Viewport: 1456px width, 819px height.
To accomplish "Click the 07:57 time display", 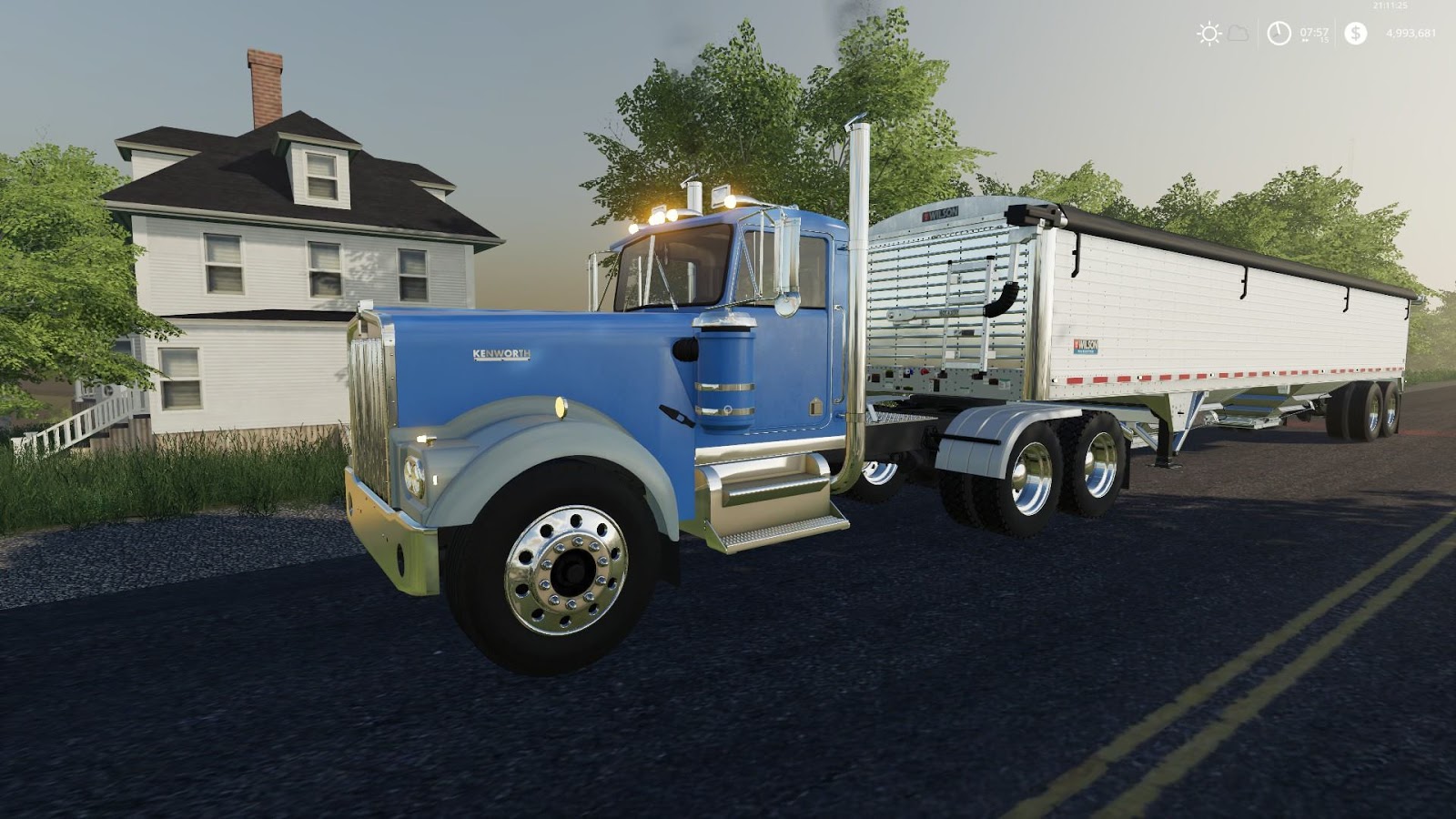I will [1315, 33].
